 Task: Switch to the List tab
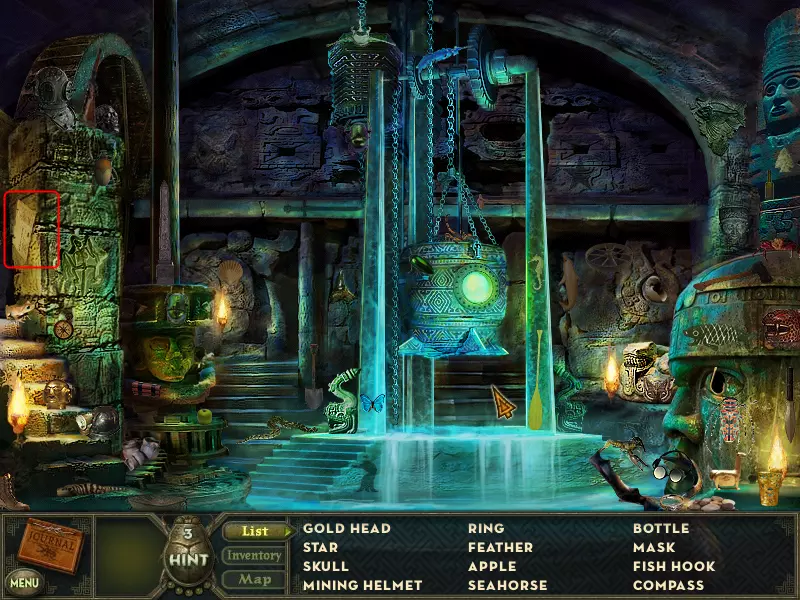pos(255,531)
